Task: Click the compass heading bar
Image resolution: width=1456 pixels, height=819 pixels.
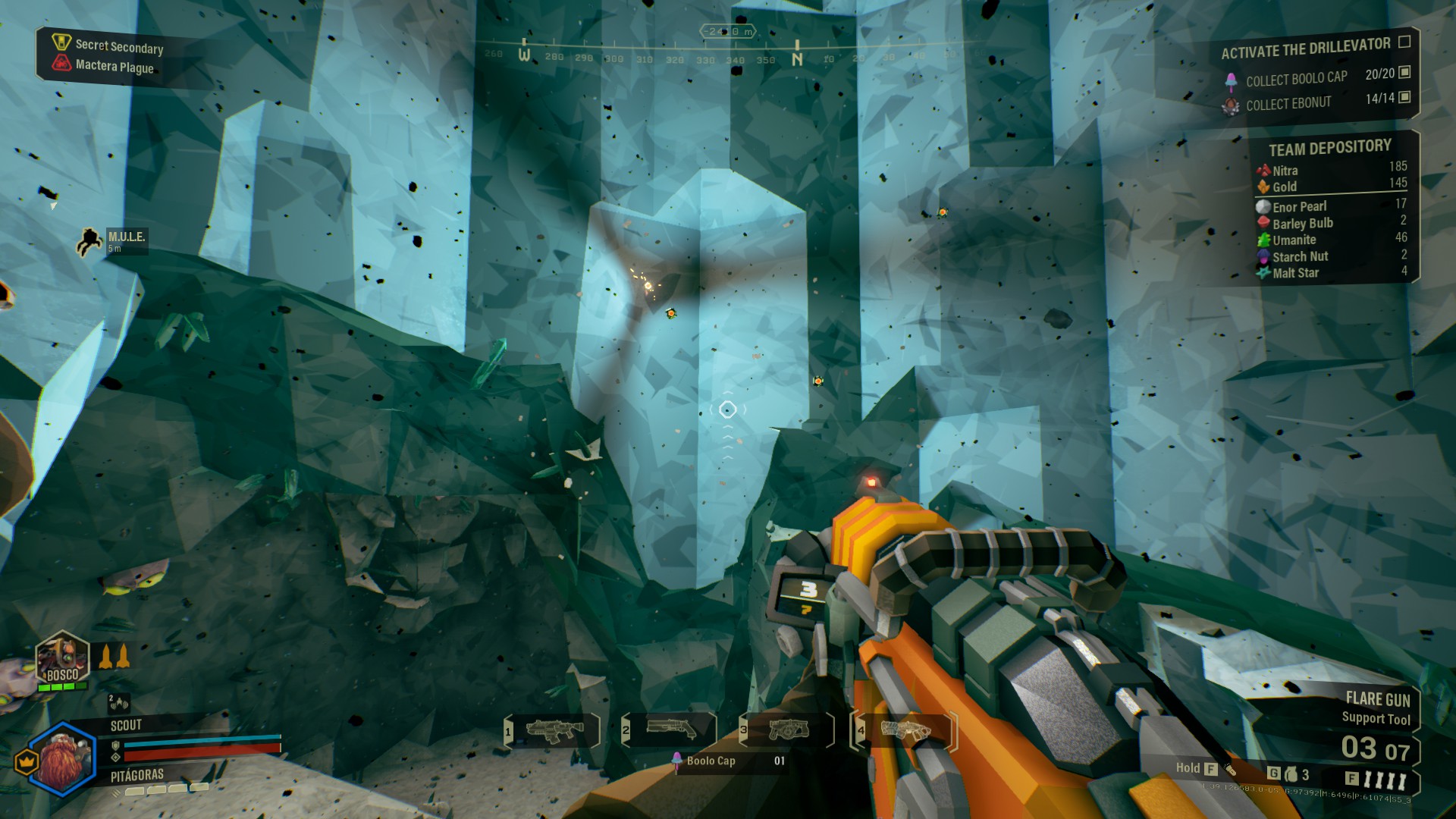Action: coord(720,55)
